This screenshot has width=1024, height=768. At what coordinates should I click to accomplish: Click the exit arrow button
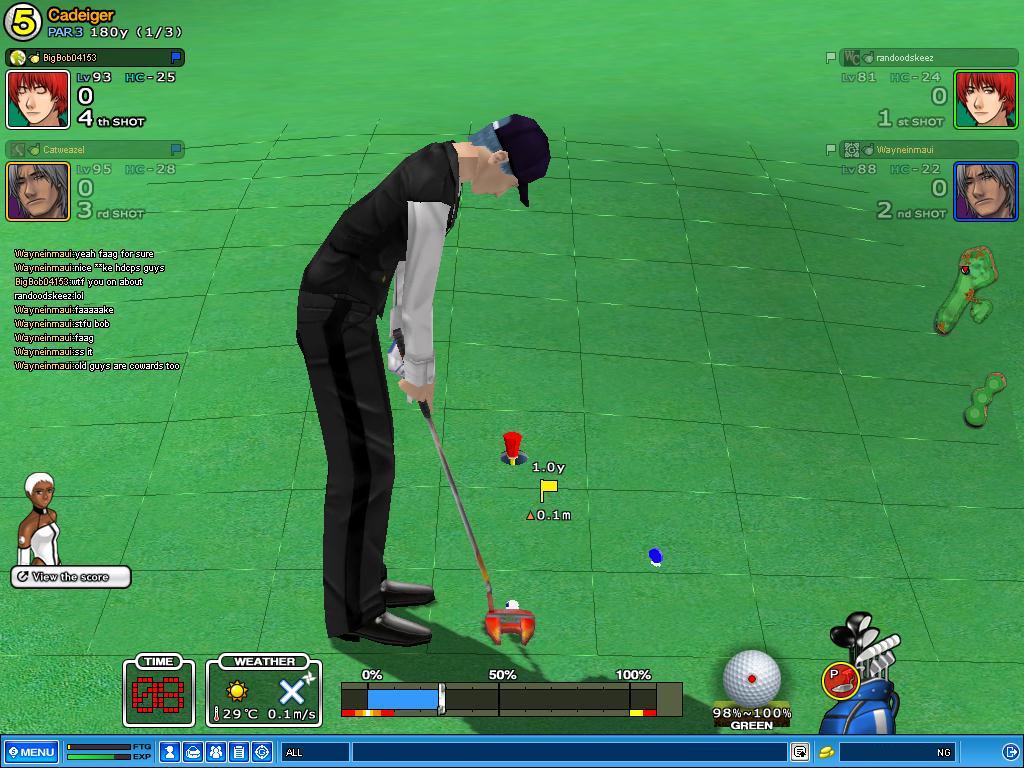[1010, 752]
